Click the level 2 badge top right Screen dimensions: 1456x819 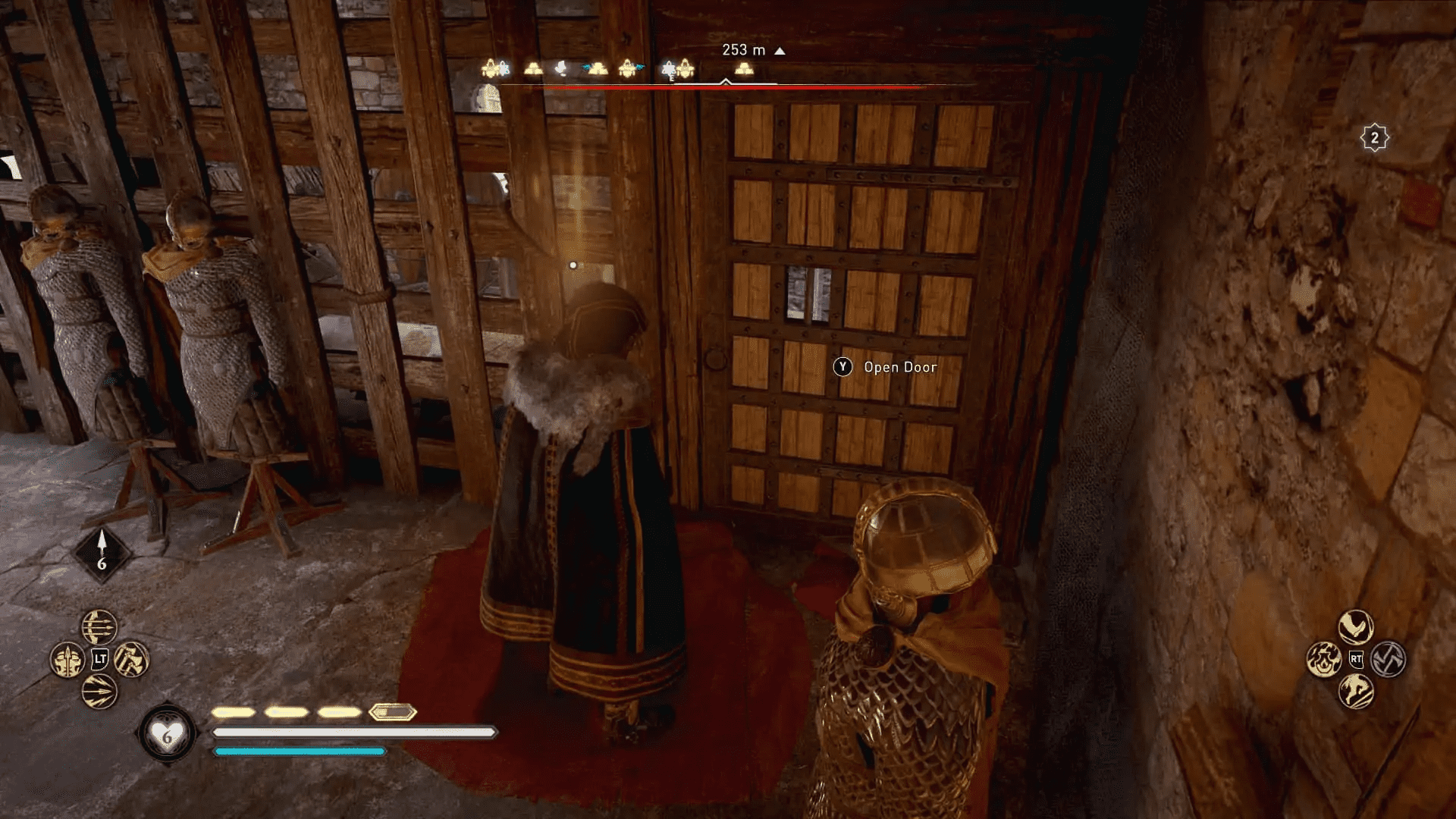click(1373, 138)
